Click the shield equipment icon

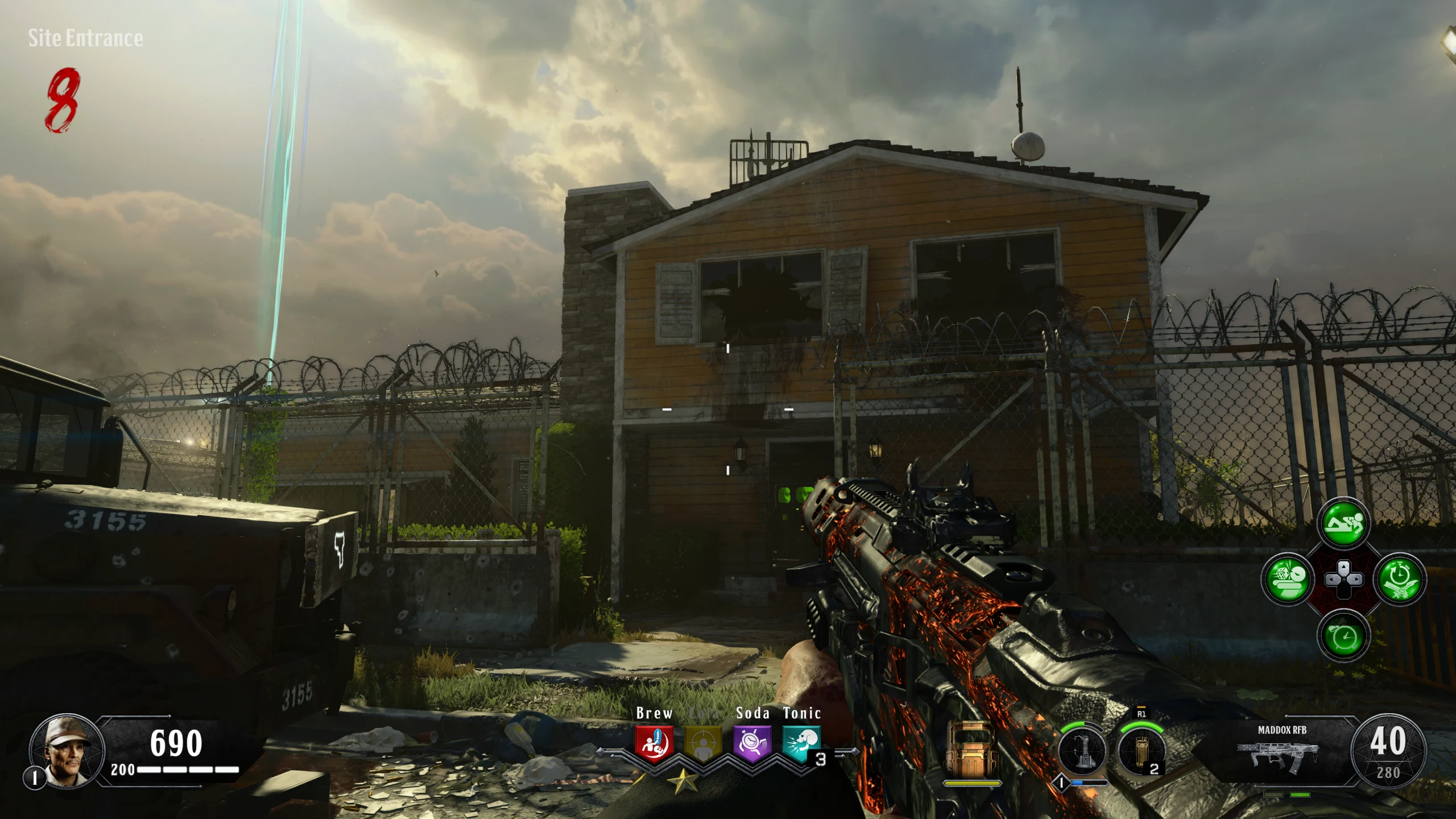coord(971,751)
